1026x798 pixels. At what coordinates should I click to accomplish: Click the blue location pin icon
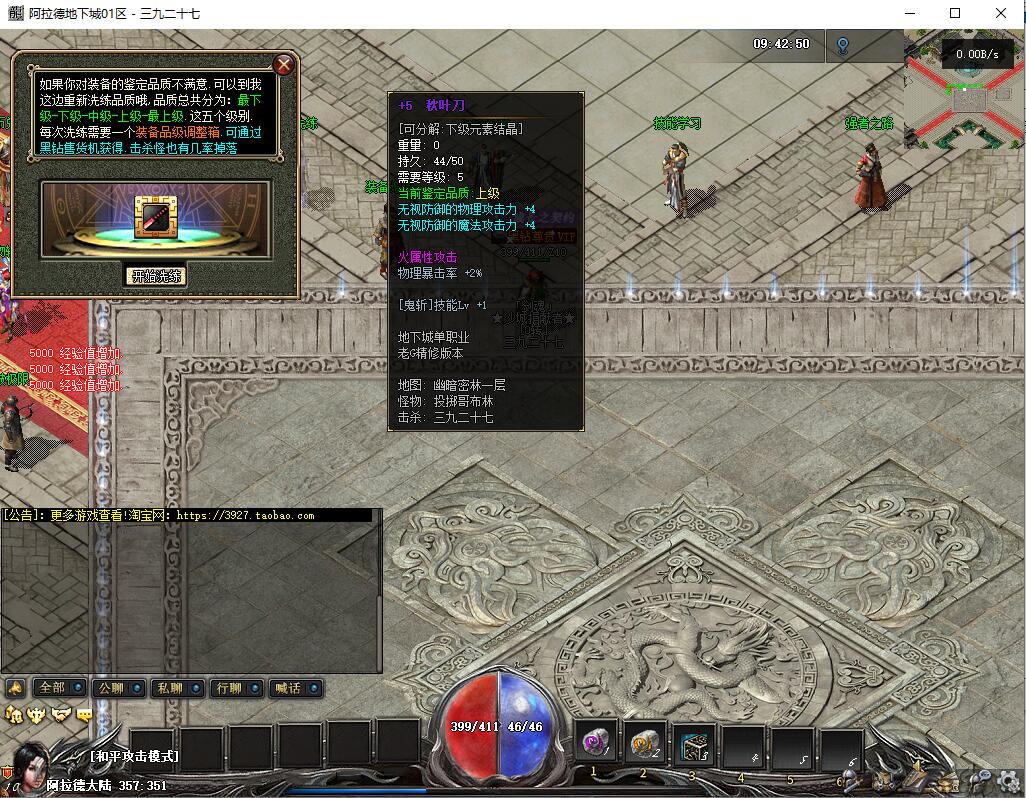point(842,45)
